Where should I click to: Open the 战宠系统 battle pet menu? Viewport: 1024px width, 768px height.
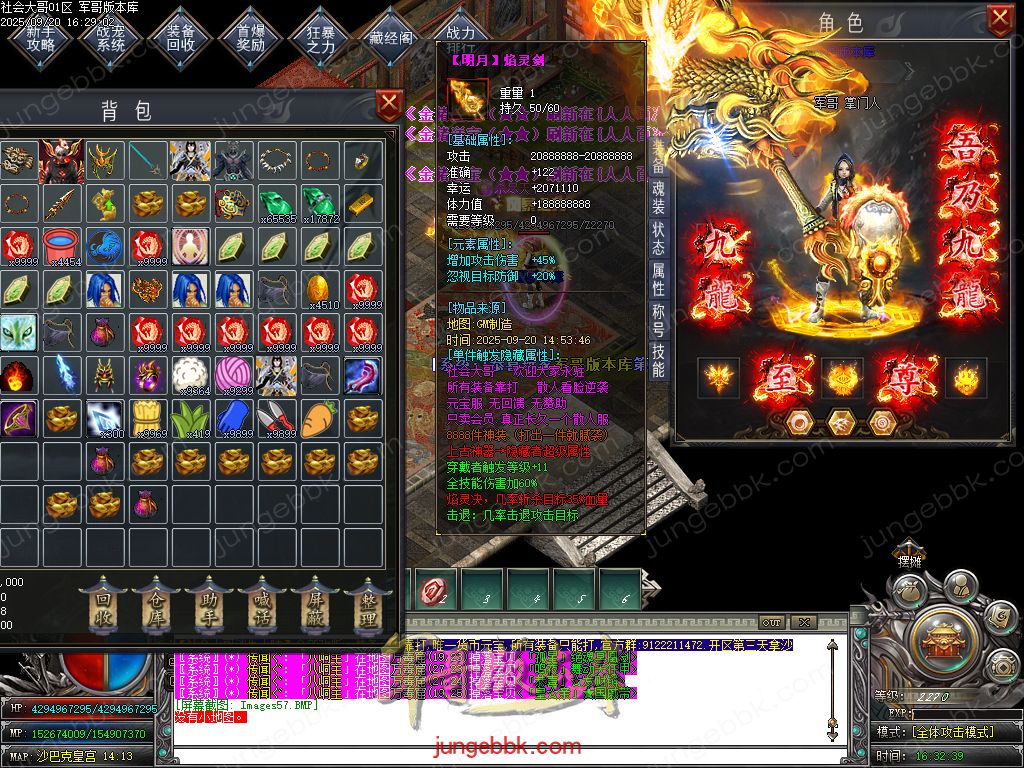[111, 36]
